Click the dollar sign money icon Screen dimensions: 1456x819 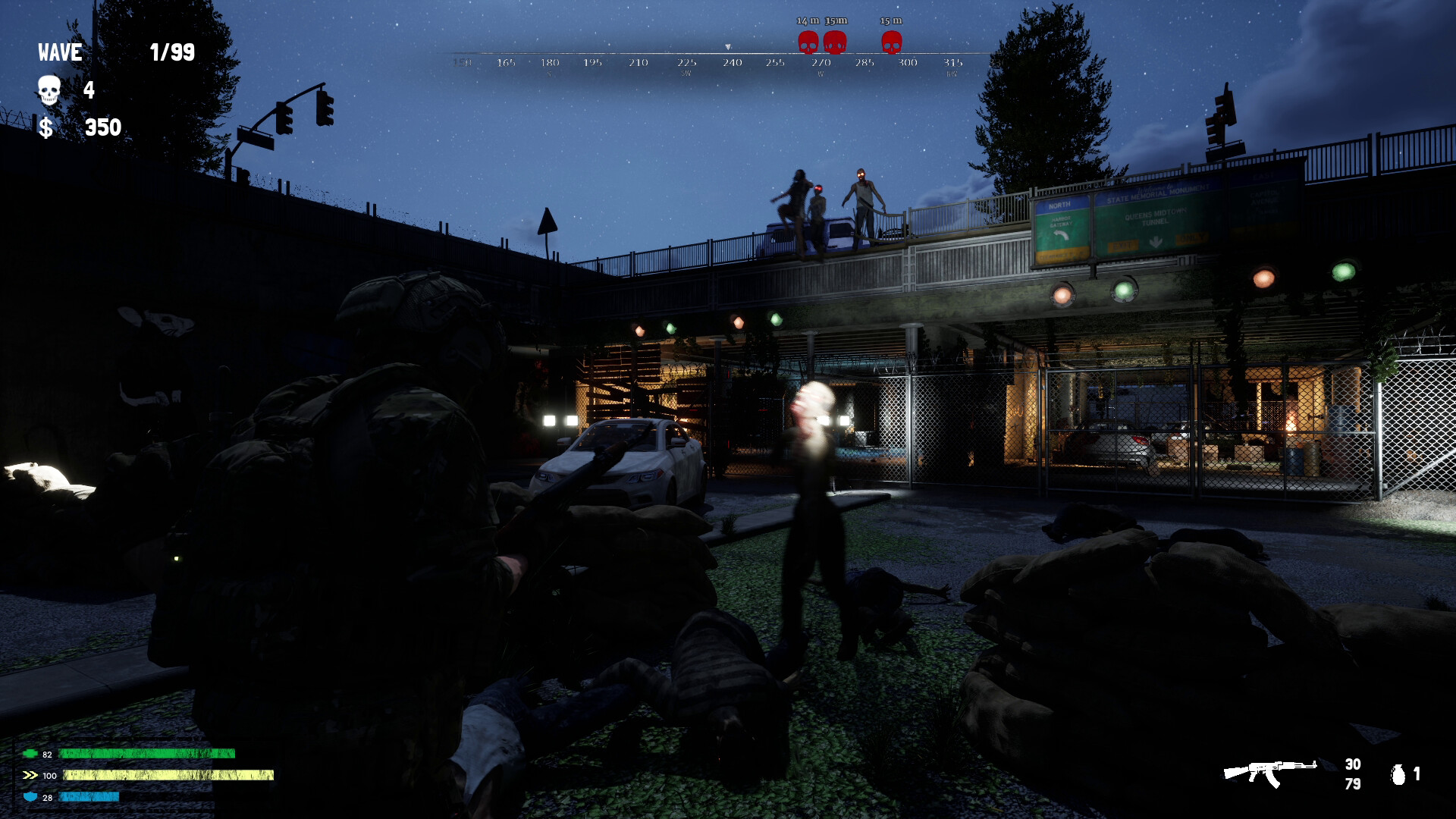[x=46, y=127]
